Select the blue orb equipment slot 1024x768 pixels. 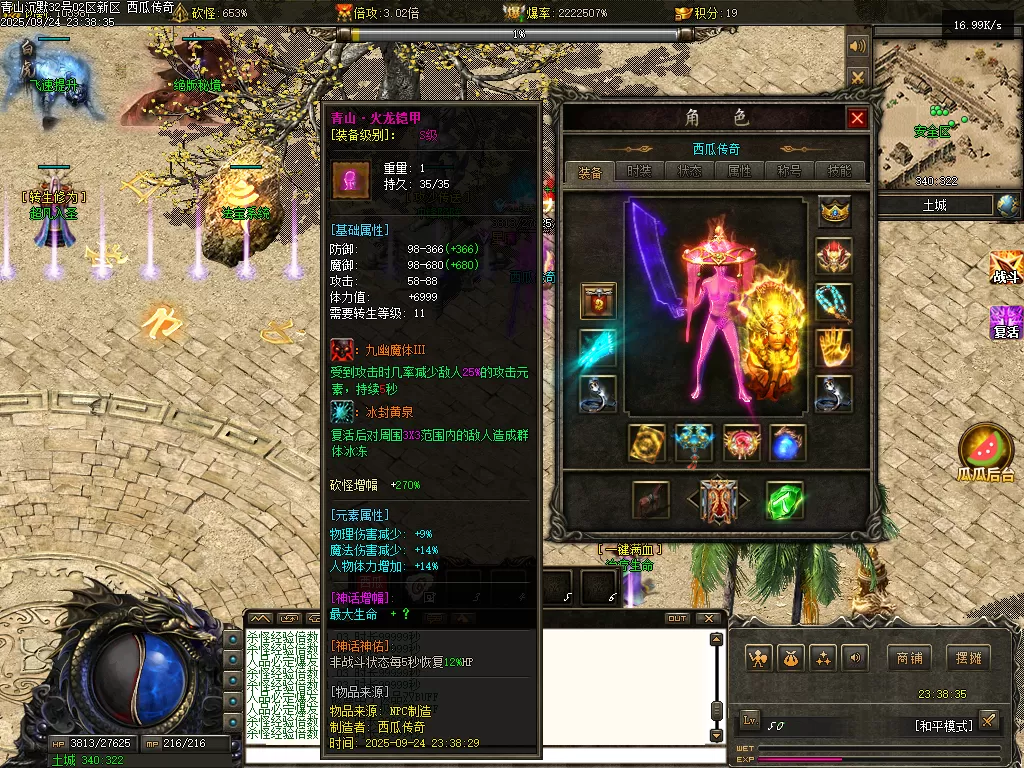pyautogui.click(x=787, y=443)
